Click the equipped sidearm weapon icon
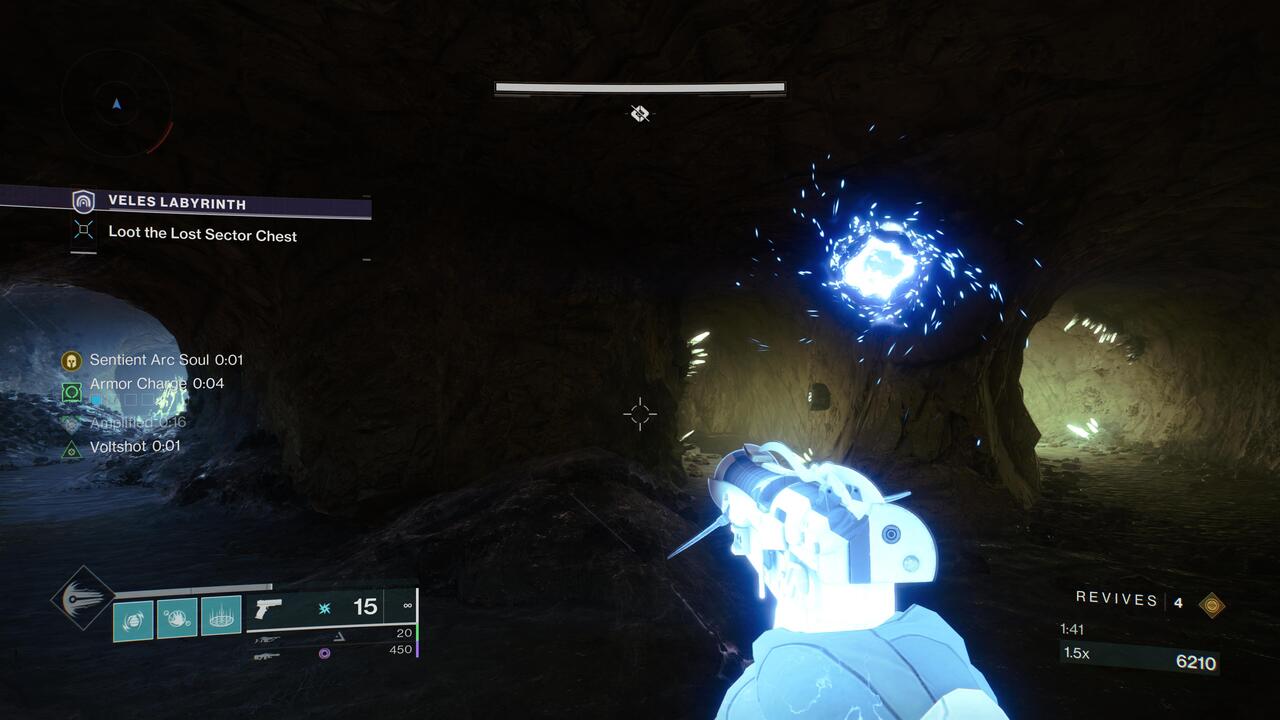1280x720 pixels. [270, 610]
